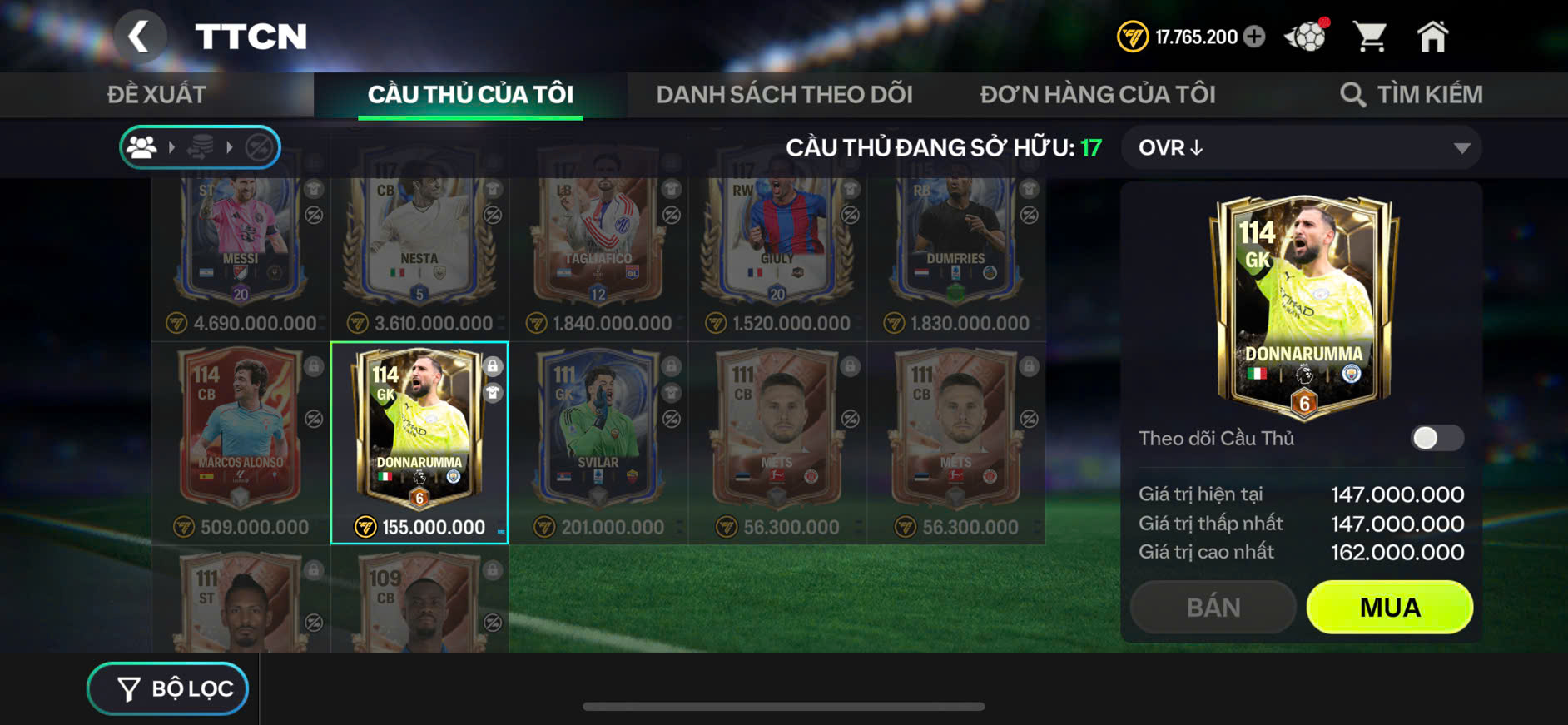Go back with the arrow button
Viewport: 1568px width, 725px height.
pyautogui.click(x=139, y=37)
